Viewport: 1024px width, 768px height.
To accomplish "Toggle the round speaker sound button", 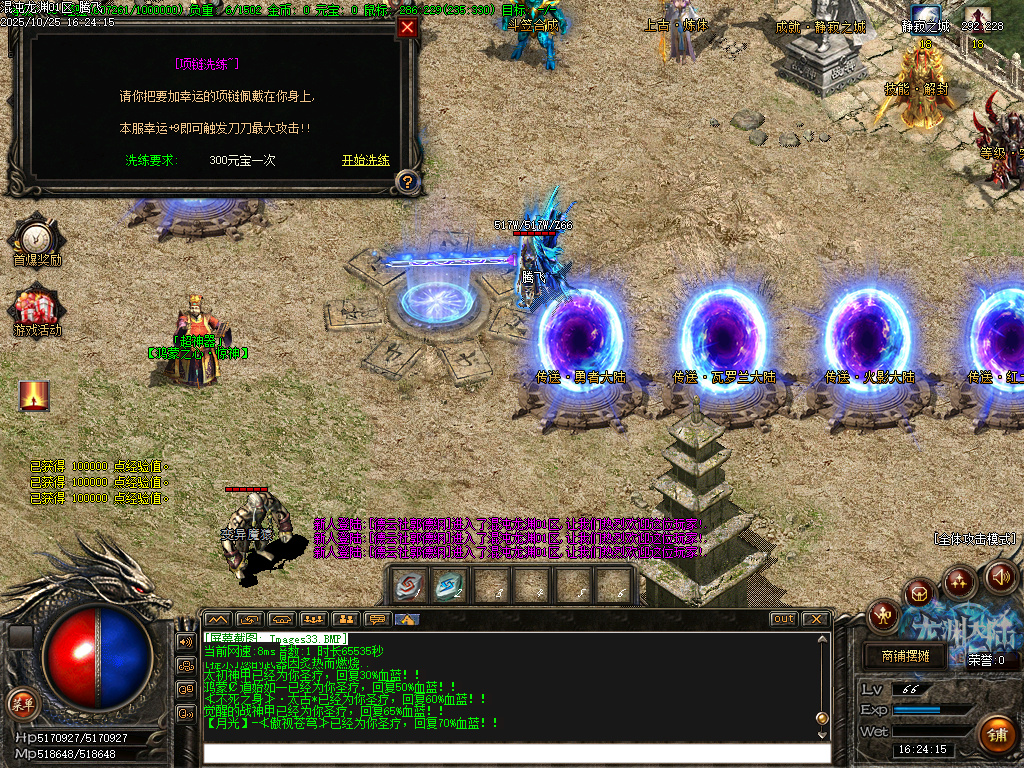I will (1000, 577).
